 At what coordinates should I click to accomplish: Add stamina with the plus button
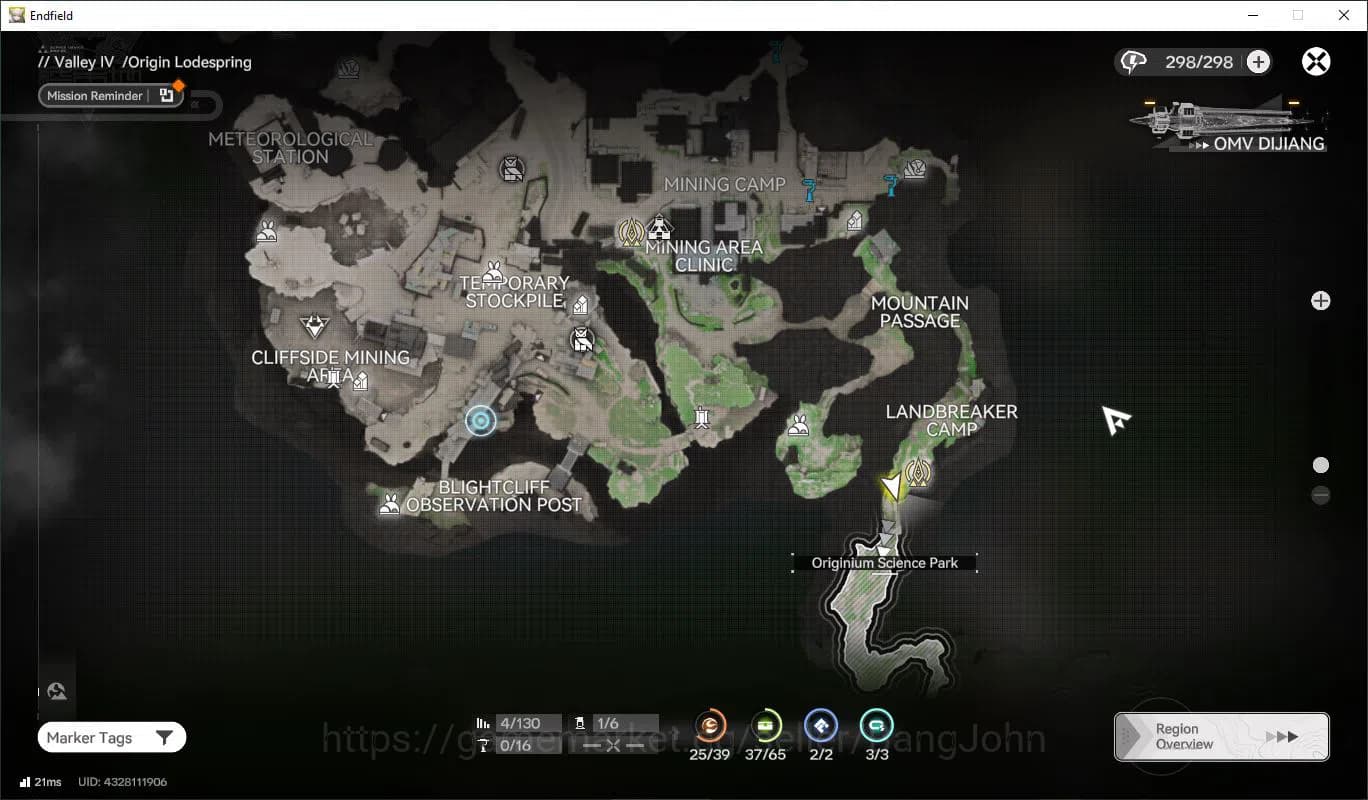(x=1258, y=62)
